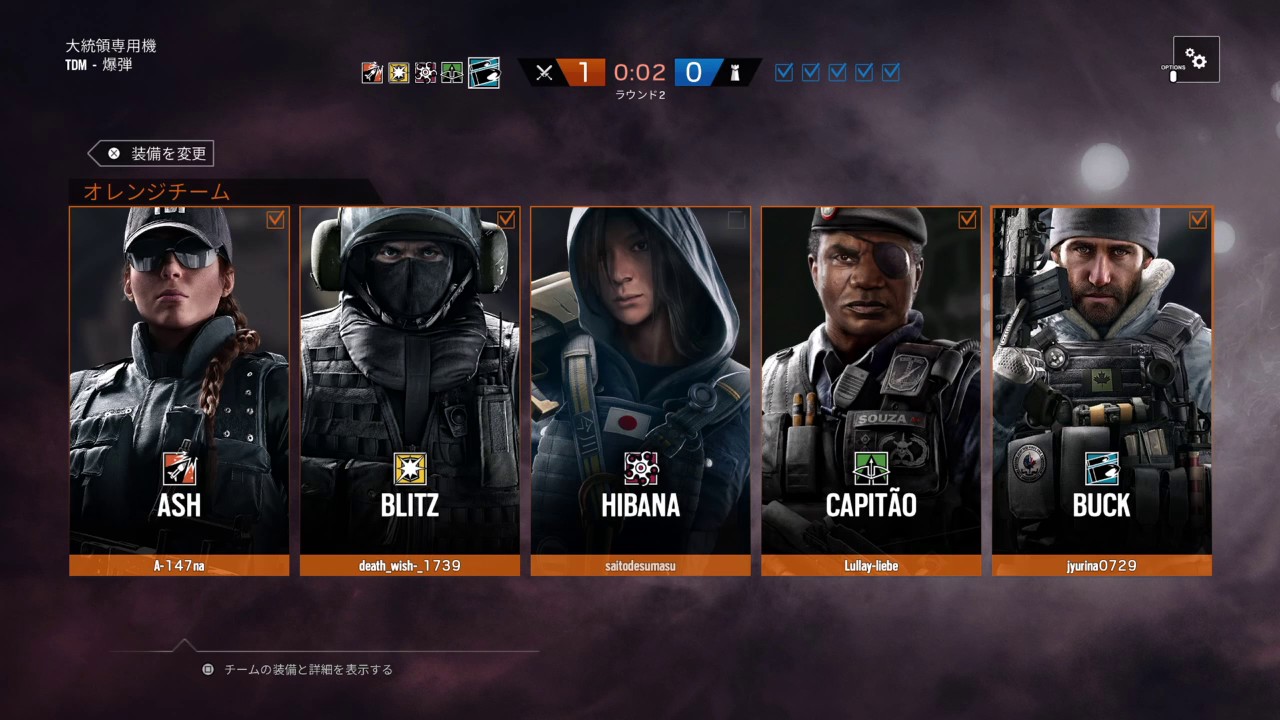Screen dimensions: 1280x720
Task: Select the Capitão operator card
Action: click(x=871, y=380)
